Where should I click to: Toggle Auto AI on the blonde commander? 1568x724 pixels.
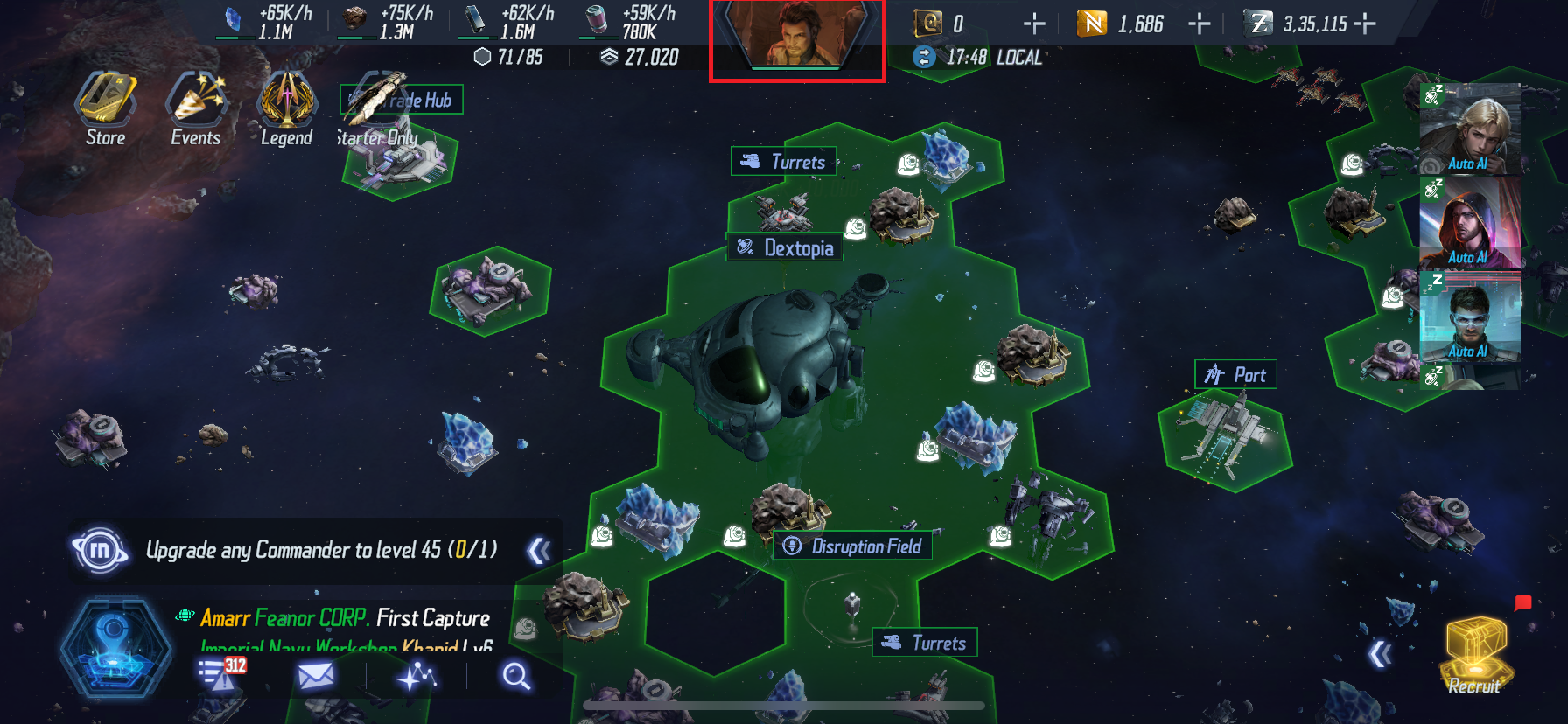pyautogui.click(x=1468, y=162)
